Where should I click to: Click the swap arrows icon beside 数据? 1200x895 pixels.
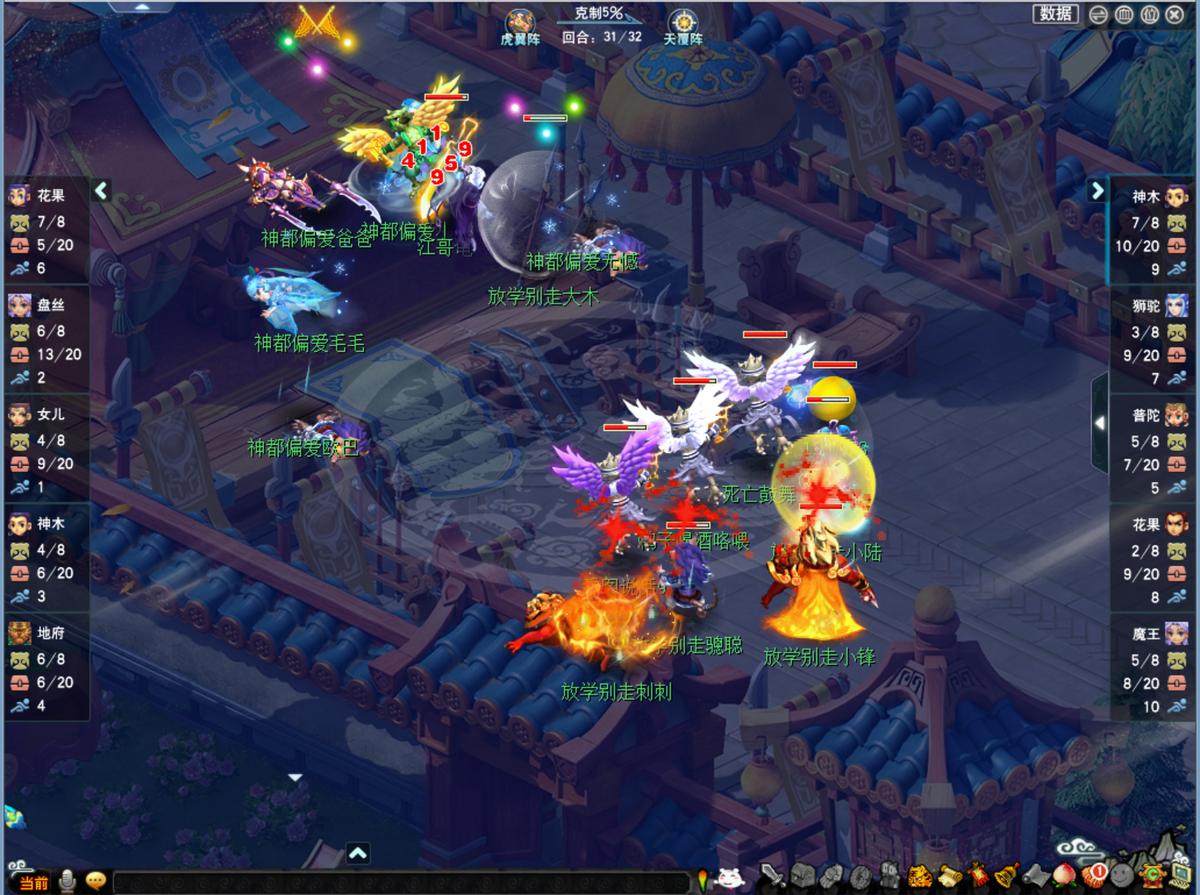pyautogui.click(x=1098, y=14)
